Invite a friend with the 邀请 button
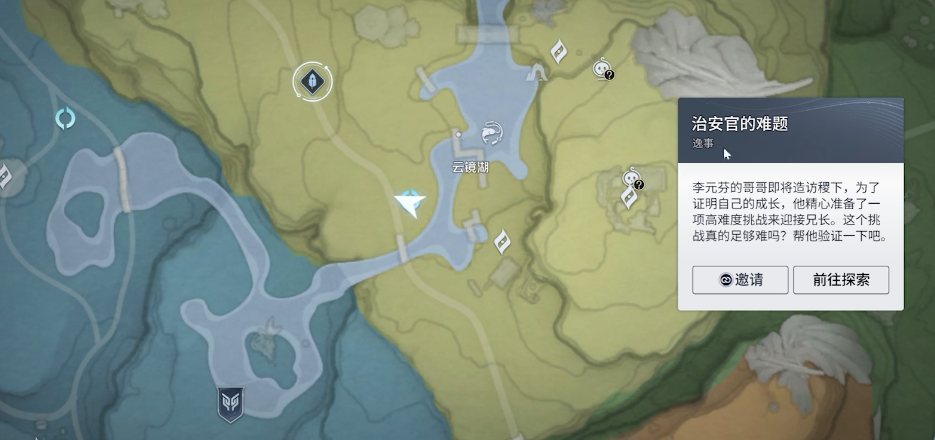The height and width of the screenshot is (440, 935). point(740,280)
